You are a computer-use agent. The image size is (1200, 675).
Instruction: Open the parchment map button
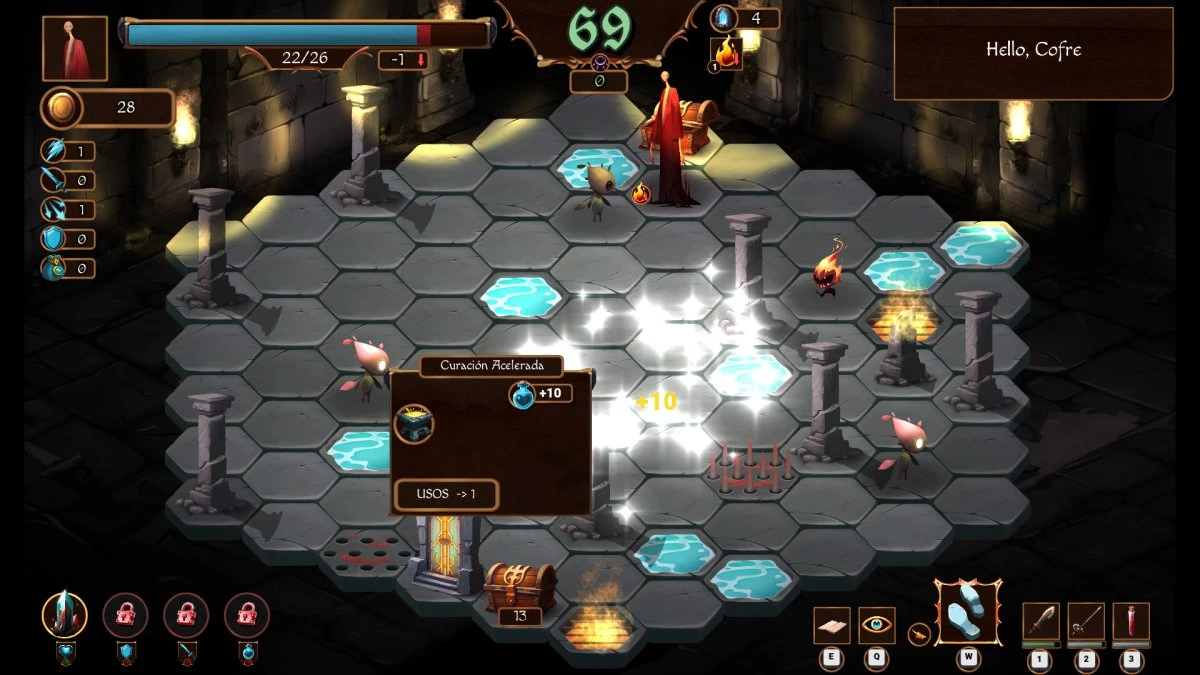coord(831,625)
